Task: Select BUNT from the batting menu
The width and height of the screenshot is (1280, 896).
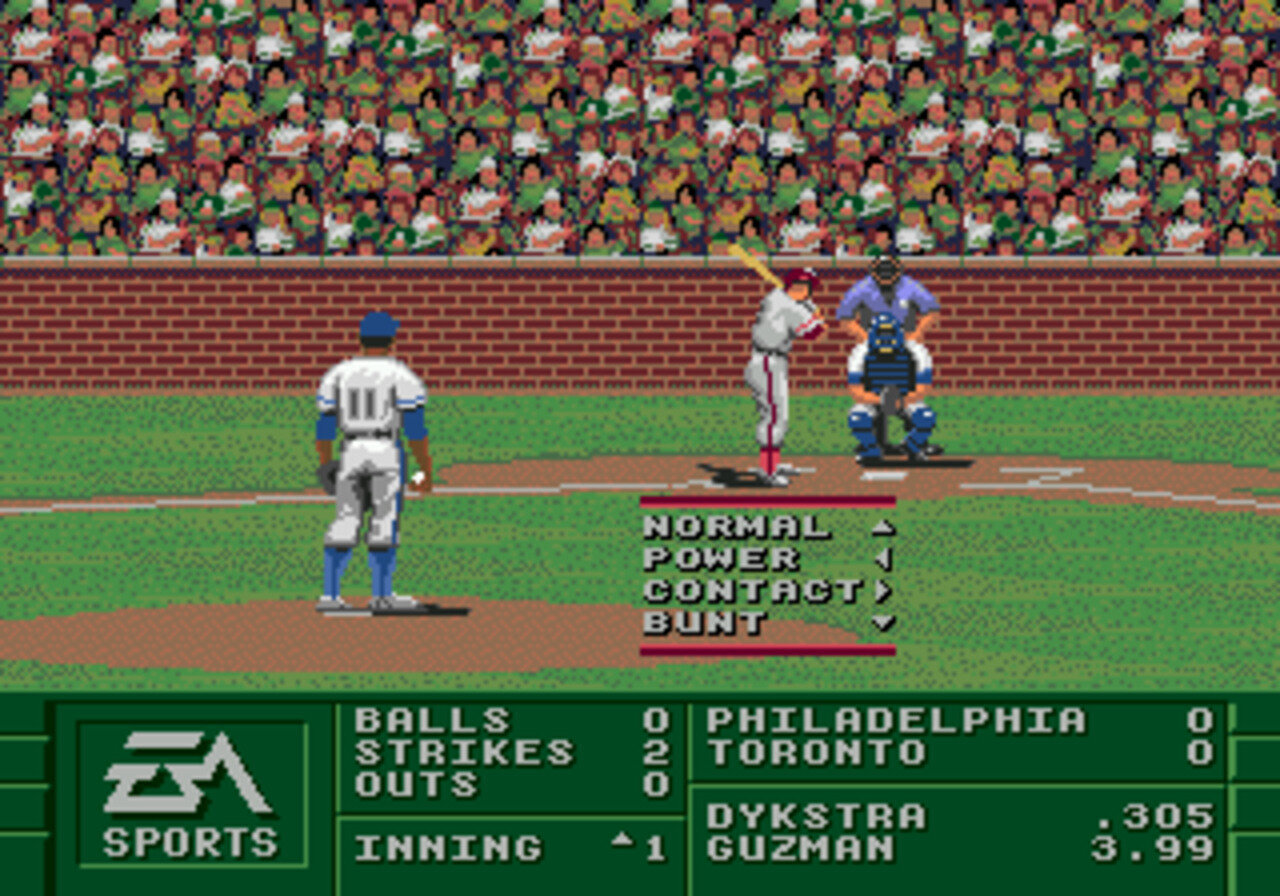Action: pyautogui.click(x=705, y=623)
